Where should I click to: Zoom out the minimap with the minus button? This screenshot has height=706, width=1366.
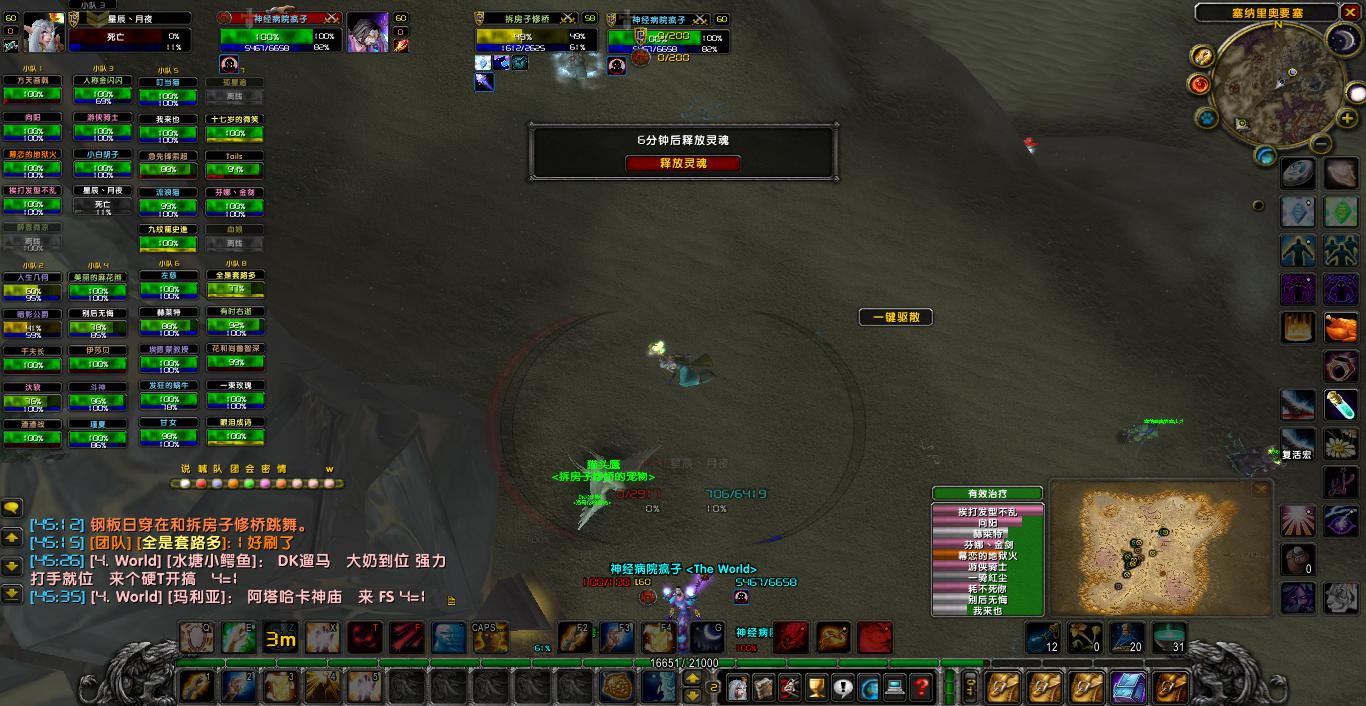tap(1320, 144)
